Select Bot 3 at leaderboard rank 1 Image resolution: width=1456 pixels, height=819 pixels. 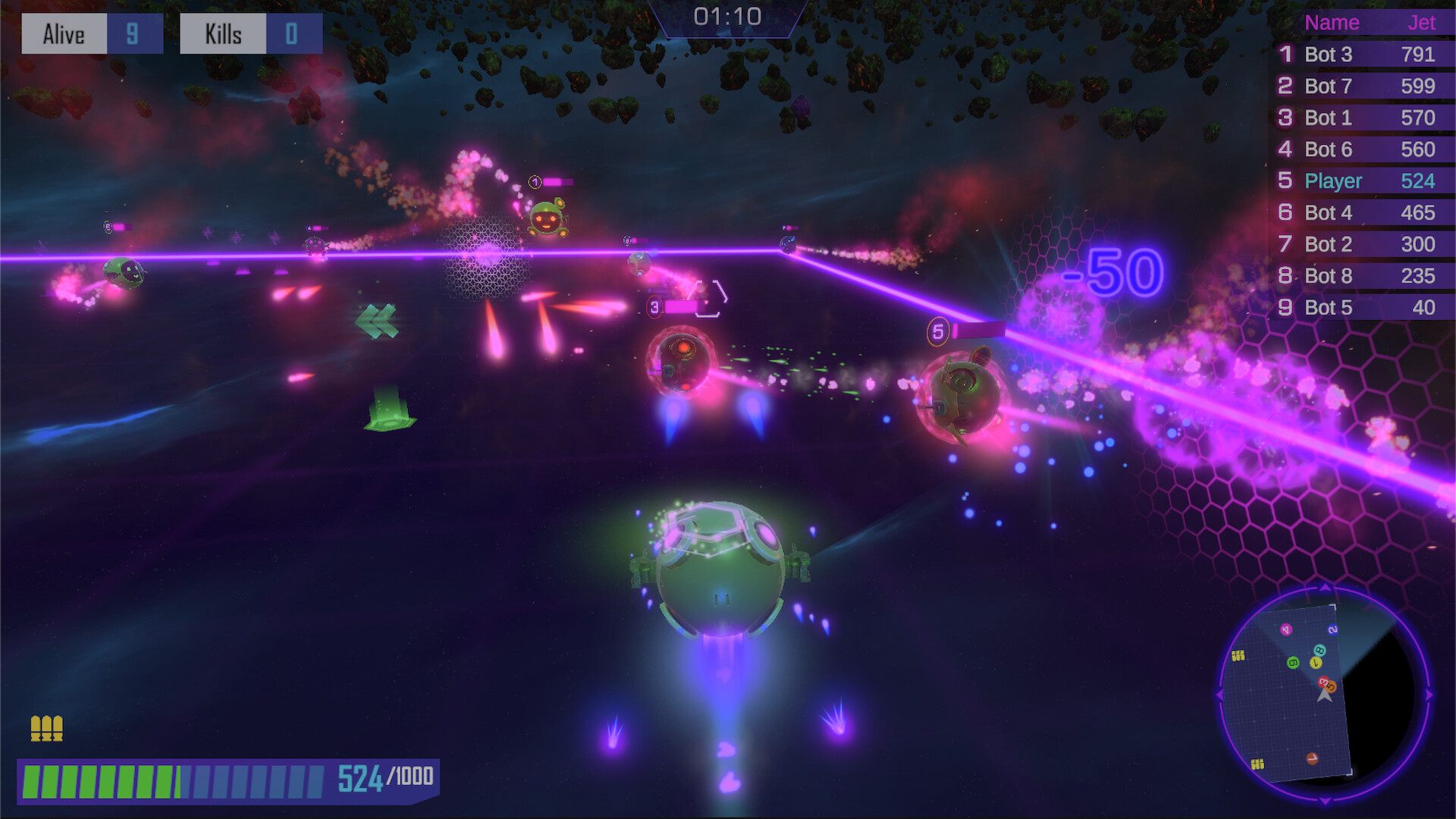[x=1357, y=55]
